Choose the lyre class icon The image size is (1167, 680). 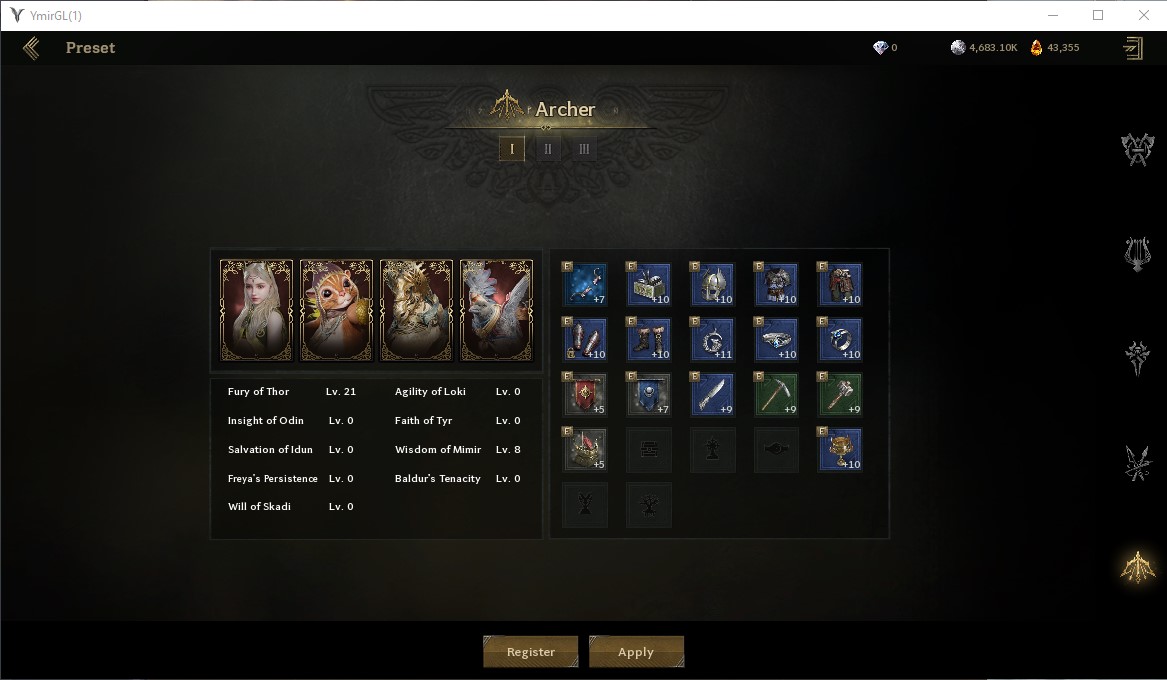coord(1137,254)
